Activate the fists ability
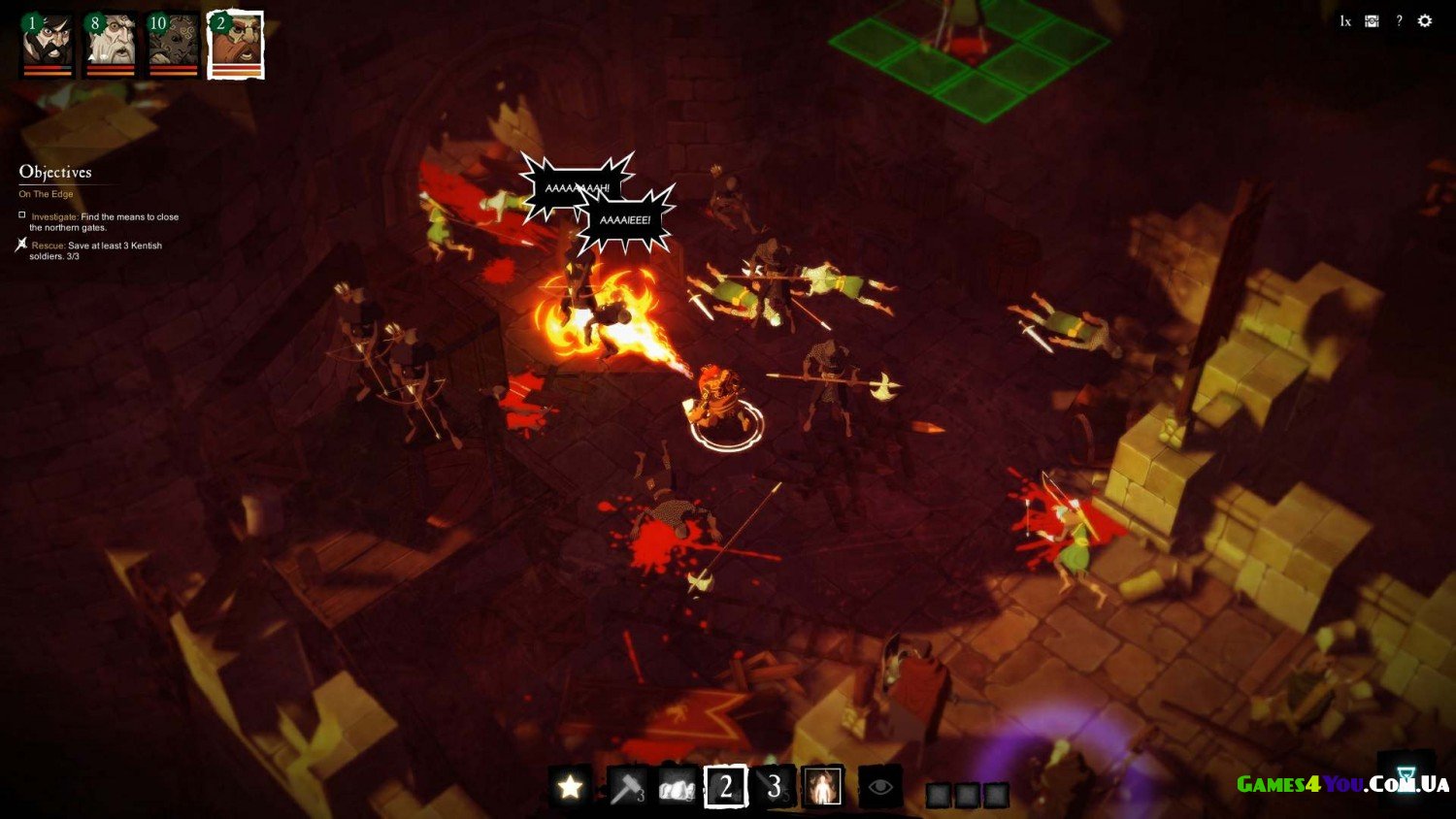The height and width of the screenshot is (819, 1456). (677, 786)
